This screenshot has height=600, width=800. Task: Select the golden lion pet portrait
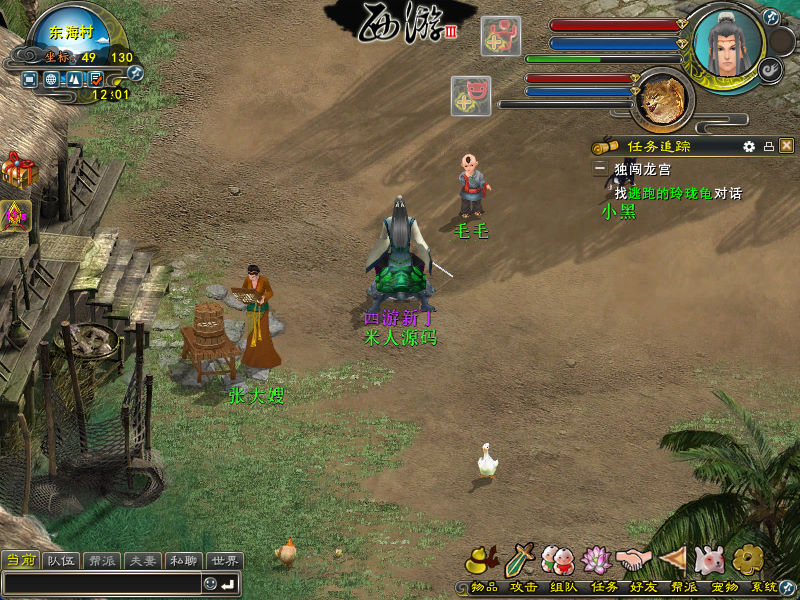point(662,100)
